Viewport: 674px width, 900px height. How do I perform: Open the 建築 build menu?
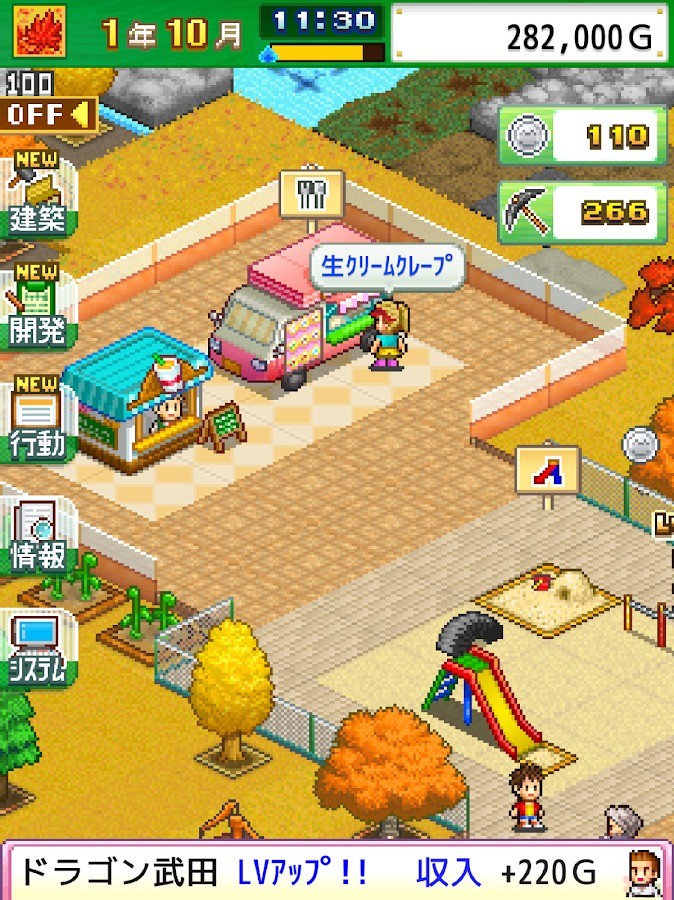38,195
